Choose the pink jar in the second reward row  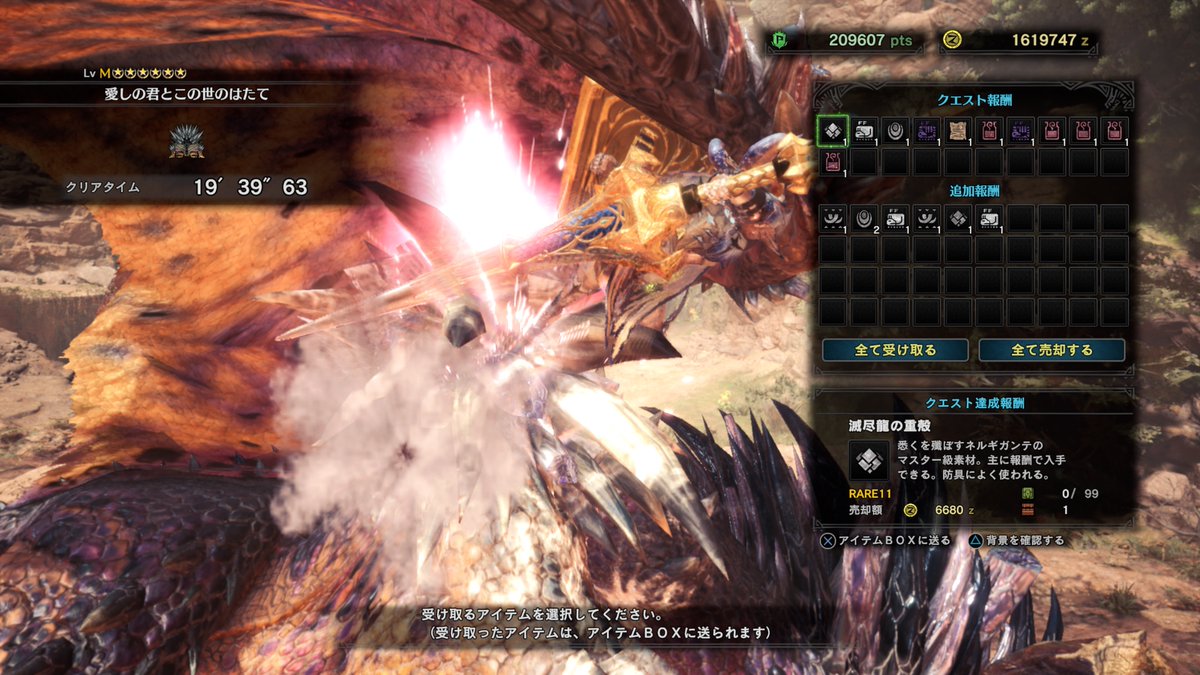833,161
